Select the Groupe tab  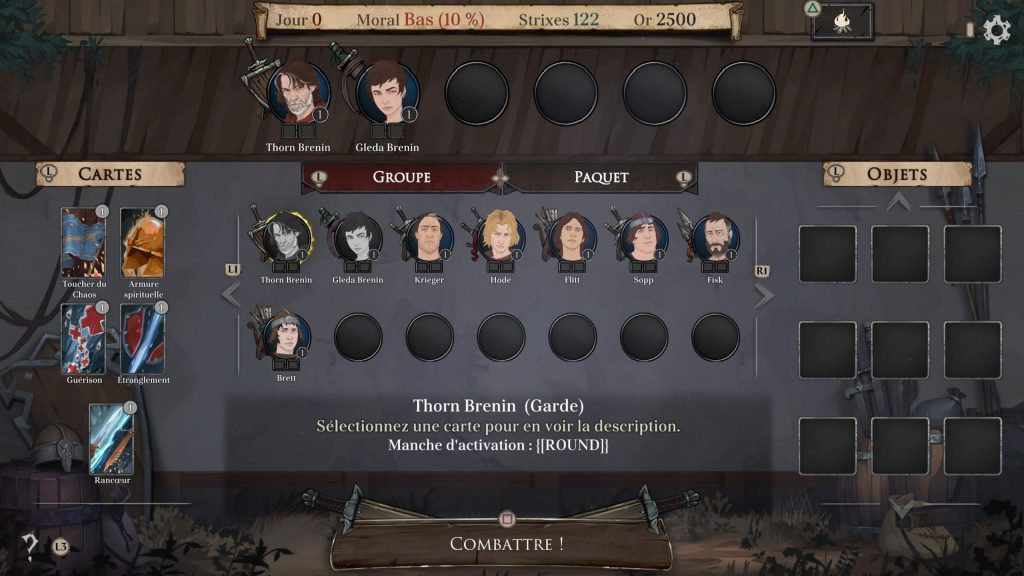401,177
